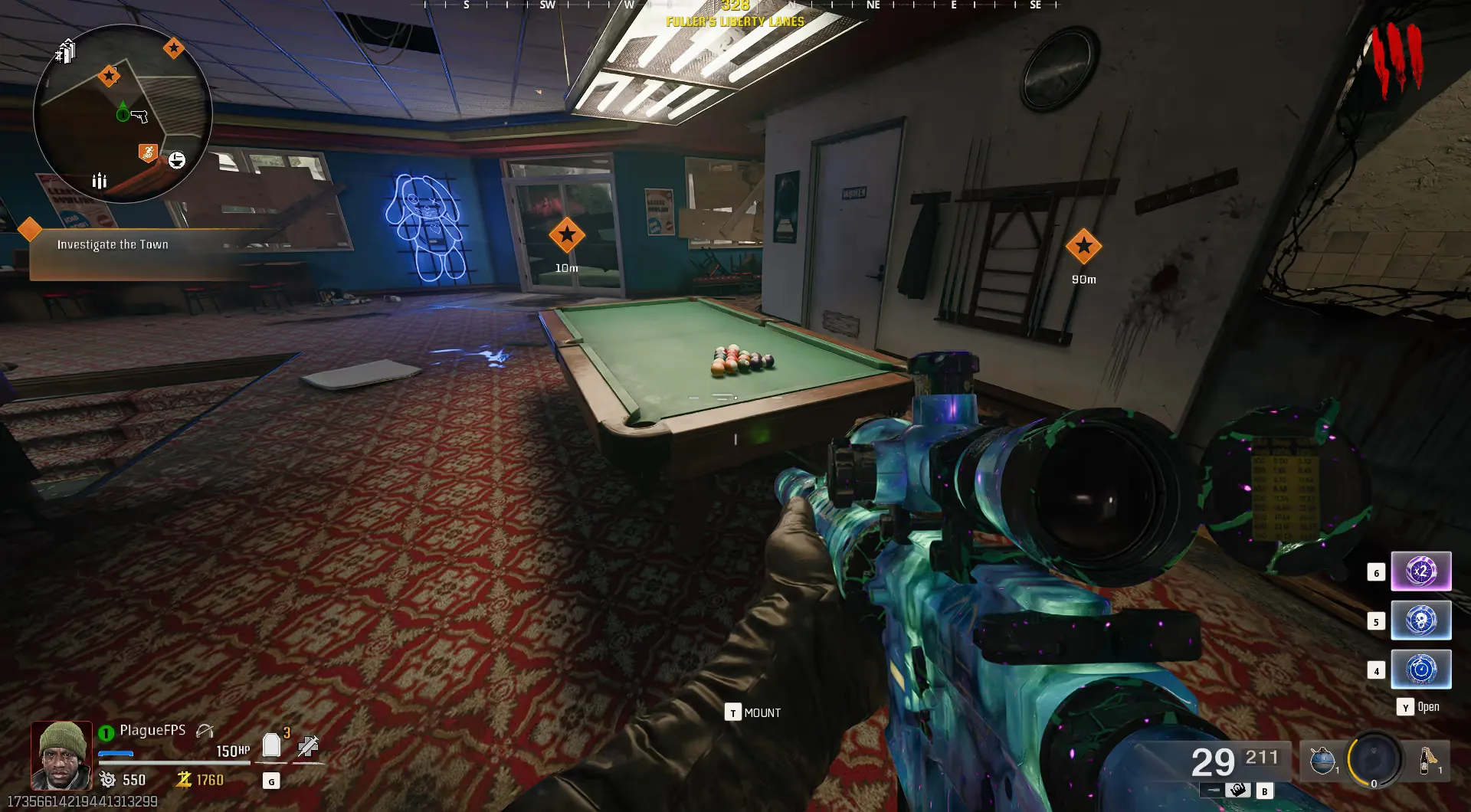
Task: Activate the circular field upgrade gauge
Action: click(x=1374, y=759)
